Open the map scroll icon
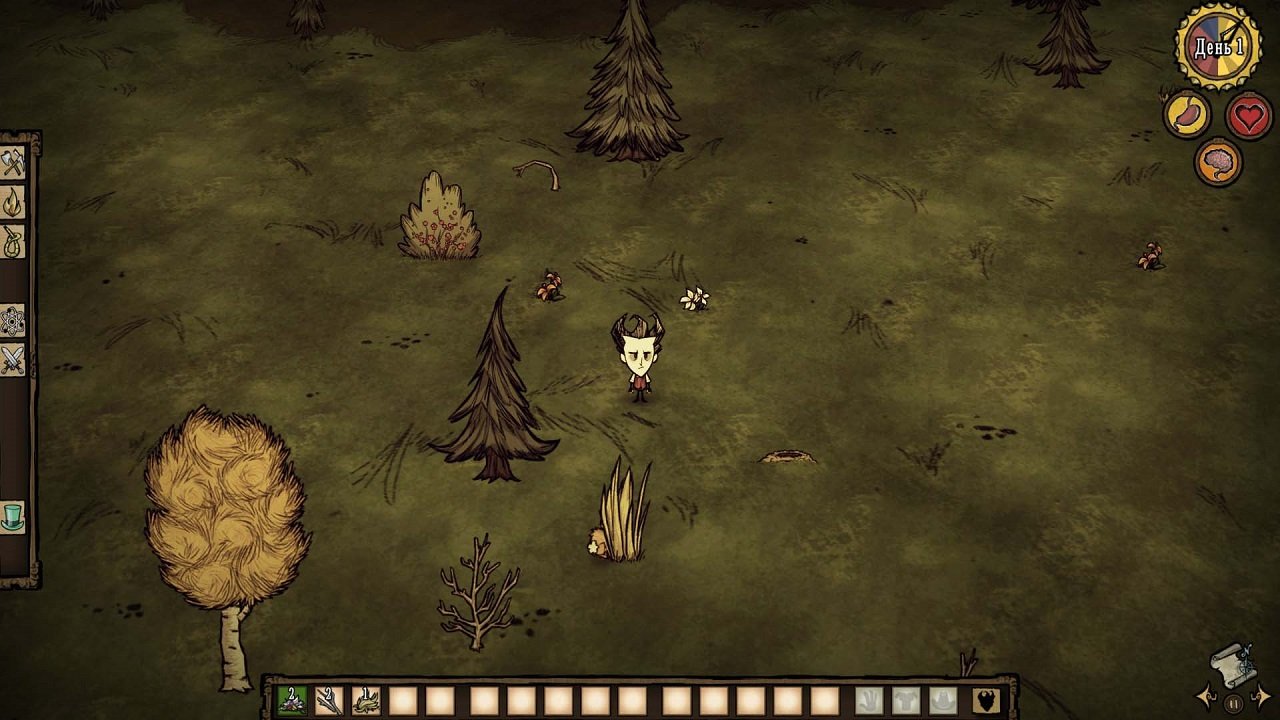 pos(1232,669)
